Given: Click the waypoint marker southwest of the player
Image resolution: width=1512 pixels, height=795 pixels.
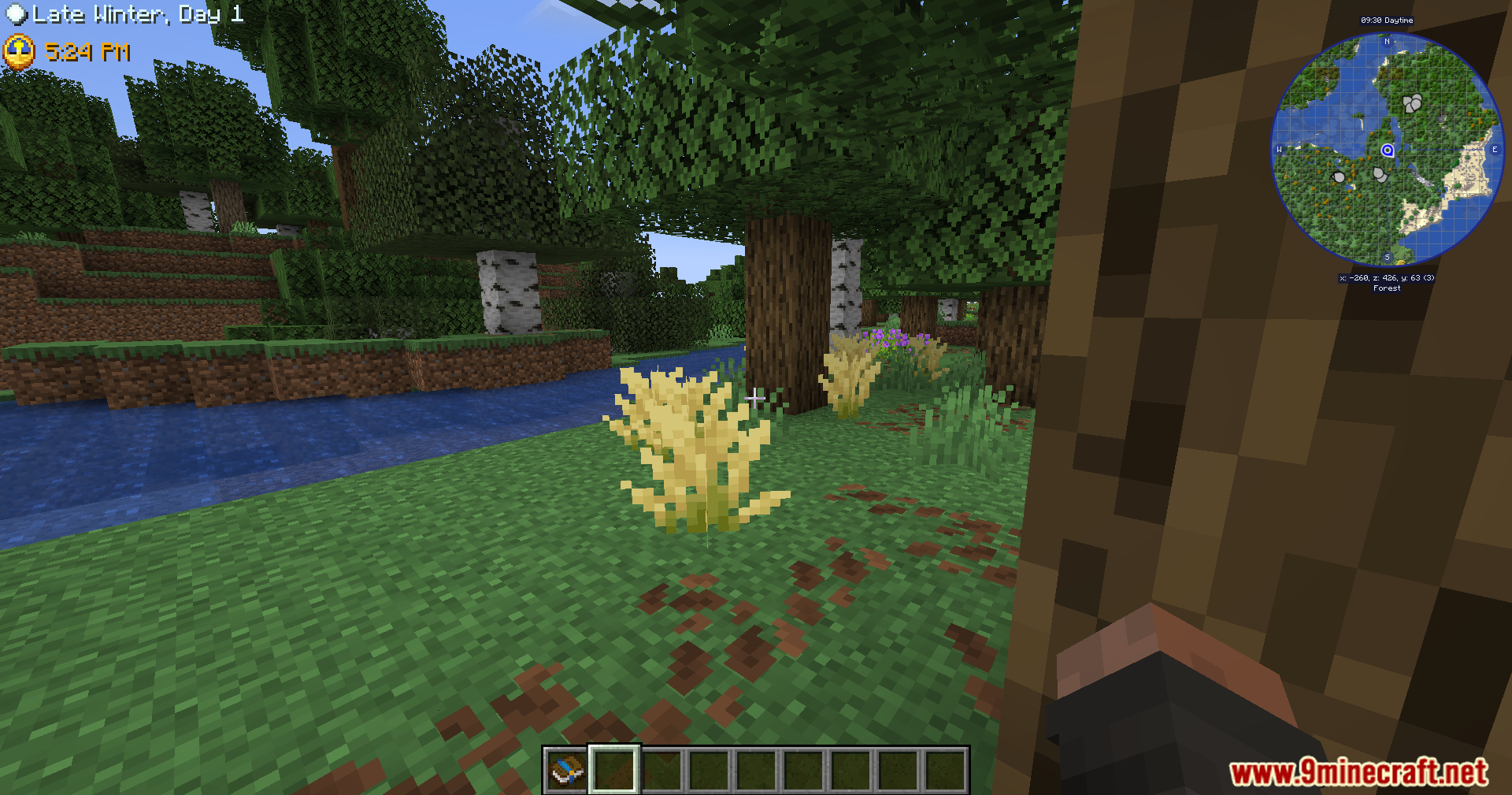Looking at the screenshot, I should pos(1337,179).
